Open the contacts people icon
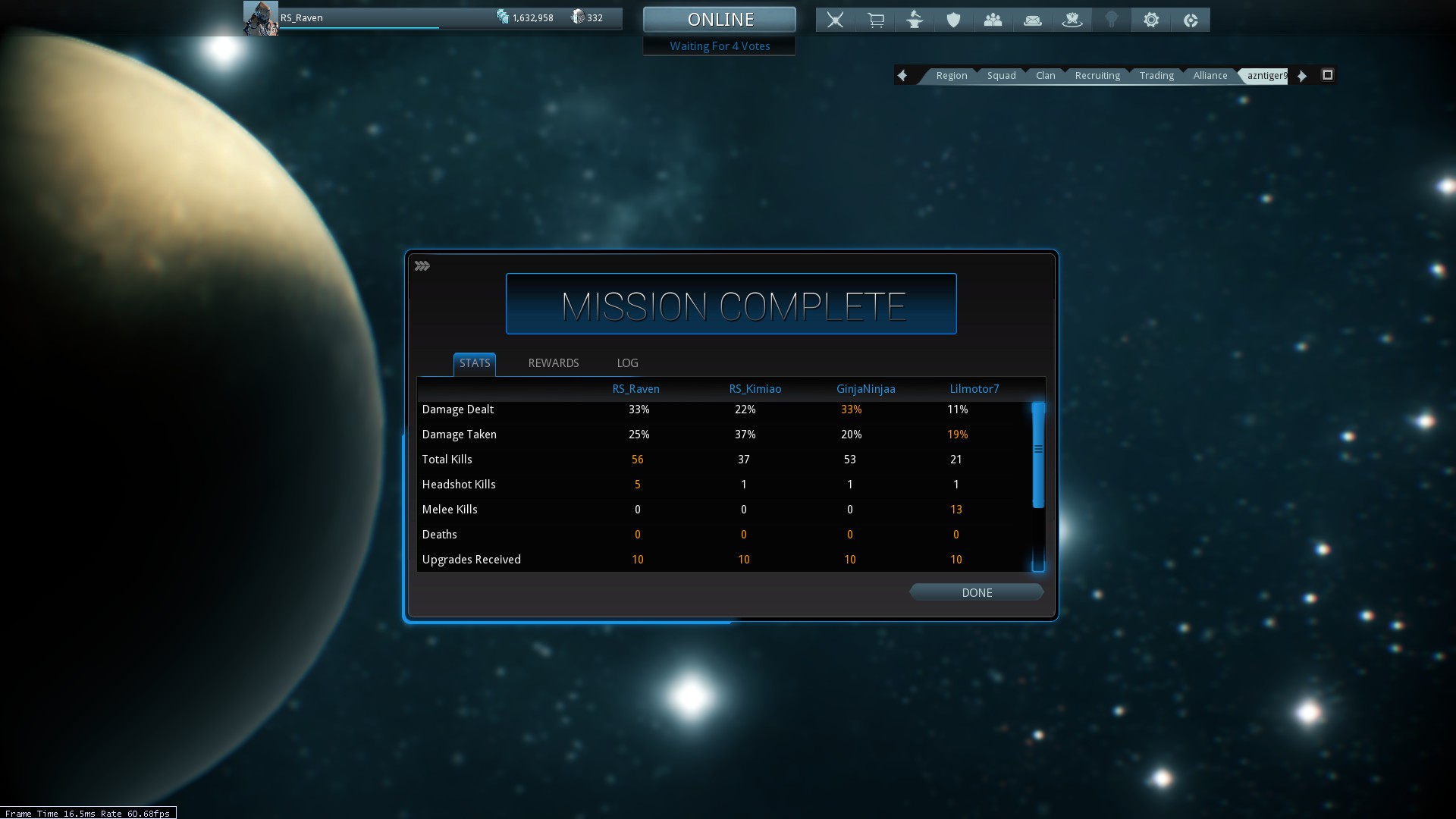 (x=993, y=20)
